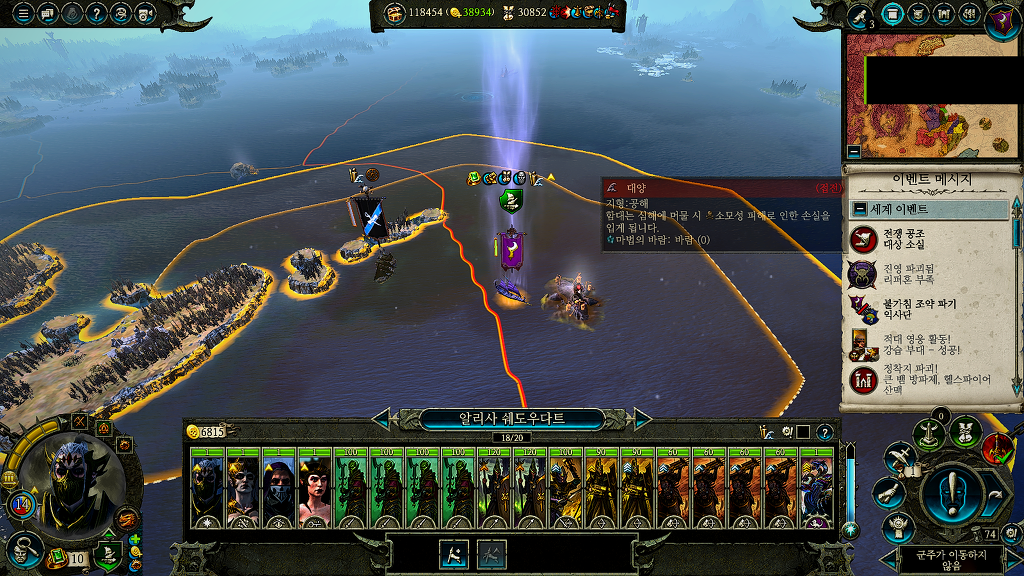
Task: Collapse the 세계 이벤트 section
Action: point(859,210)
